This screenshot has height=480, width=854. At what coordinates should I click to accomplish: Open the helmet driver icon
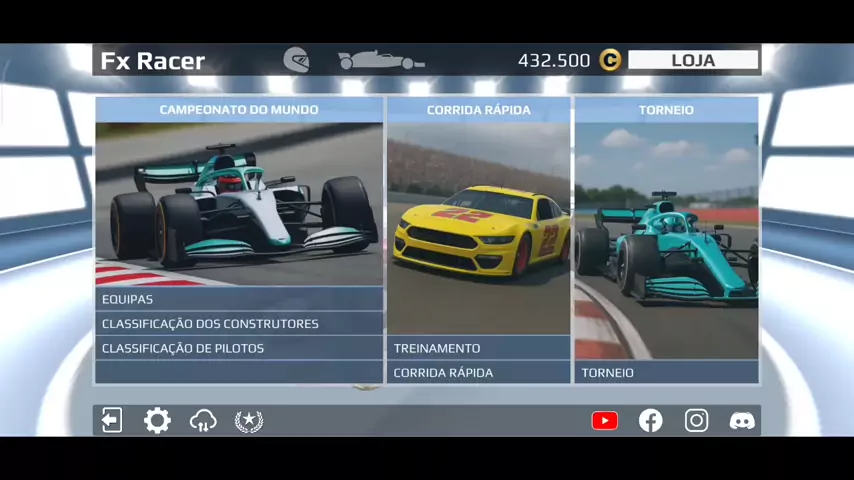tap(296, 60)
